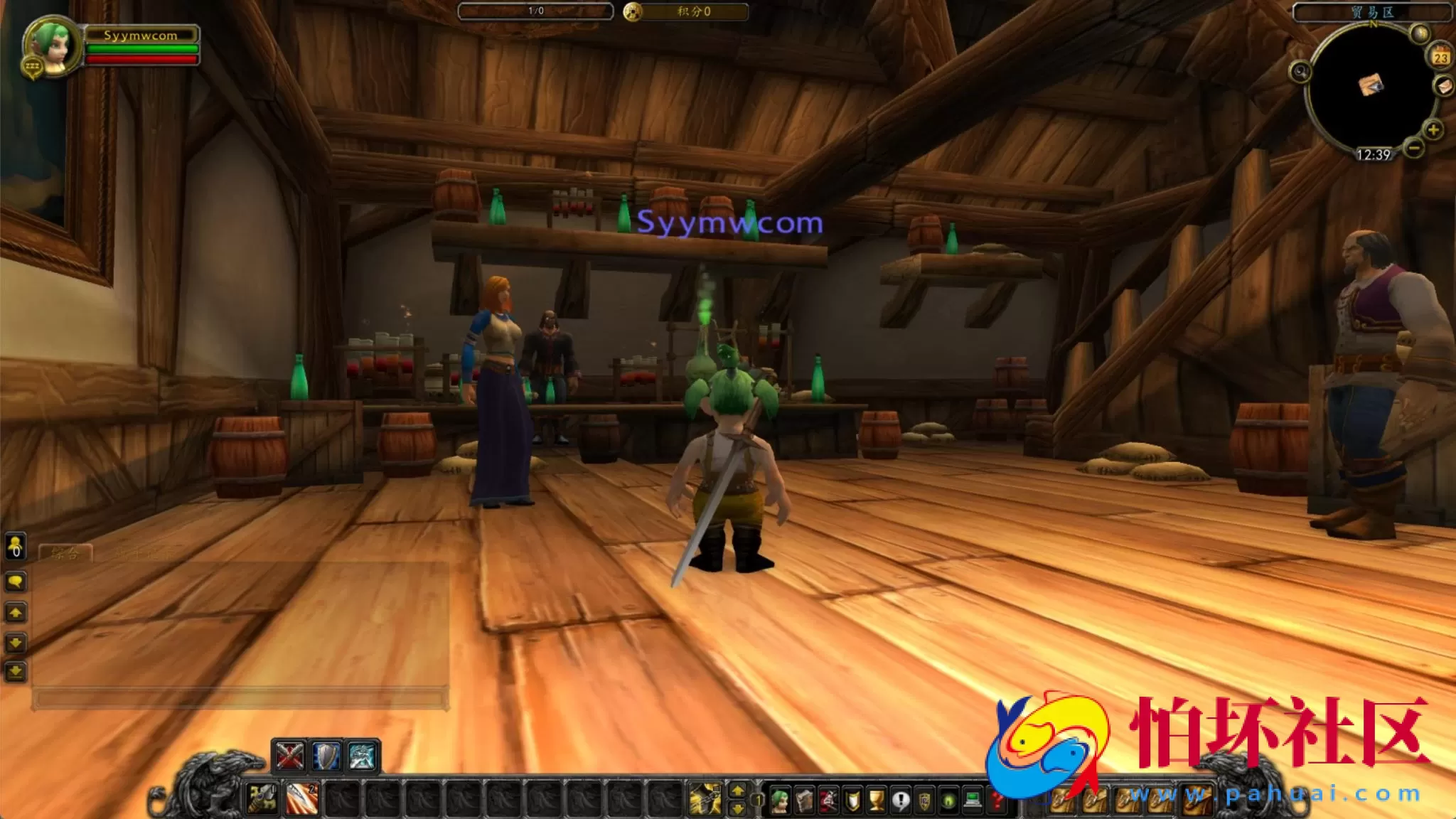Select the tracking magnifying glass on the minimap
1456x819 pixels.
click(x=1301, y=72)
